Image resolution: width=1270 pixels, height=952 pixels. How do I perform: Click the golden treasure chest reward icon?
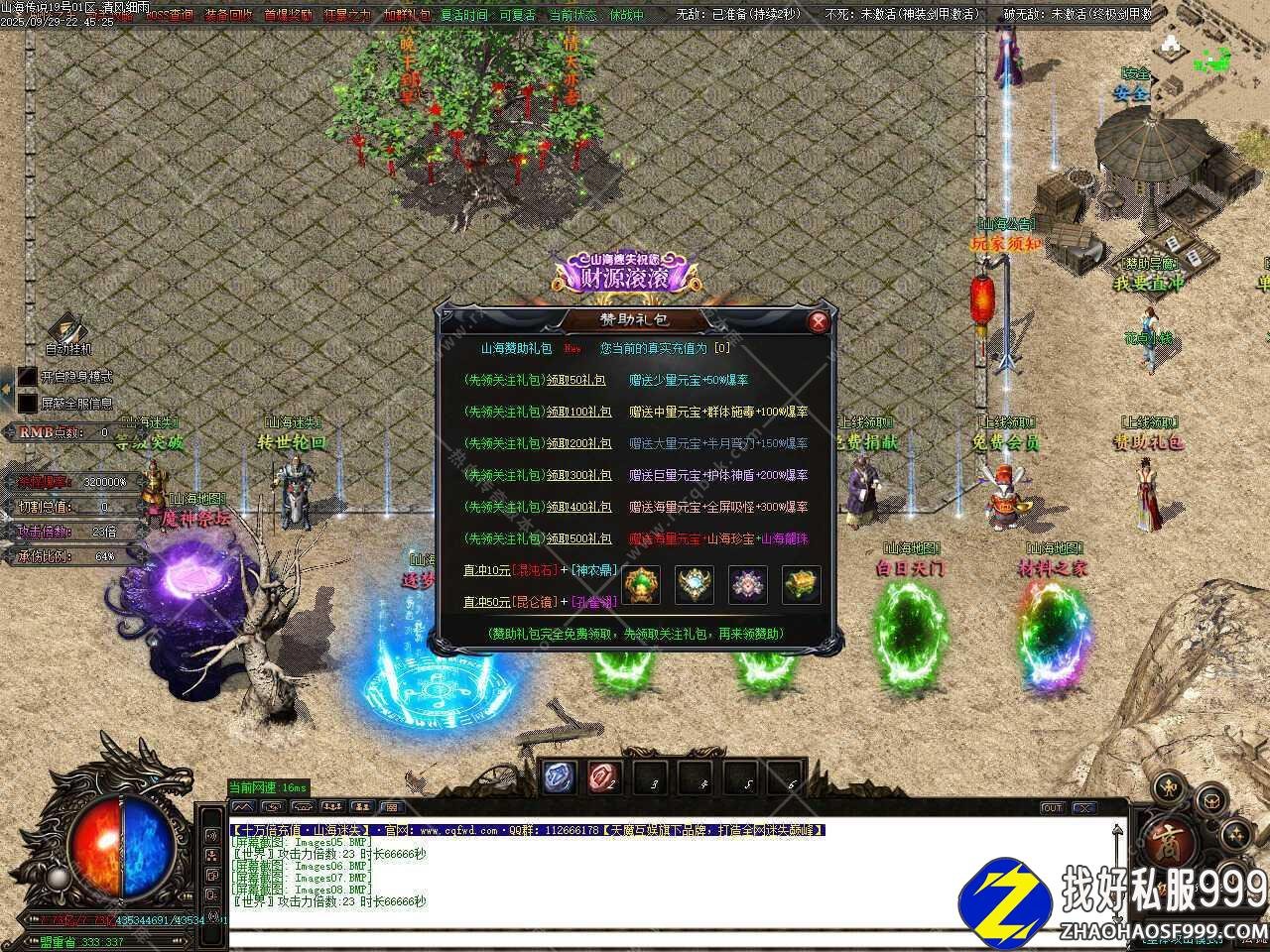tap(801, 585)
